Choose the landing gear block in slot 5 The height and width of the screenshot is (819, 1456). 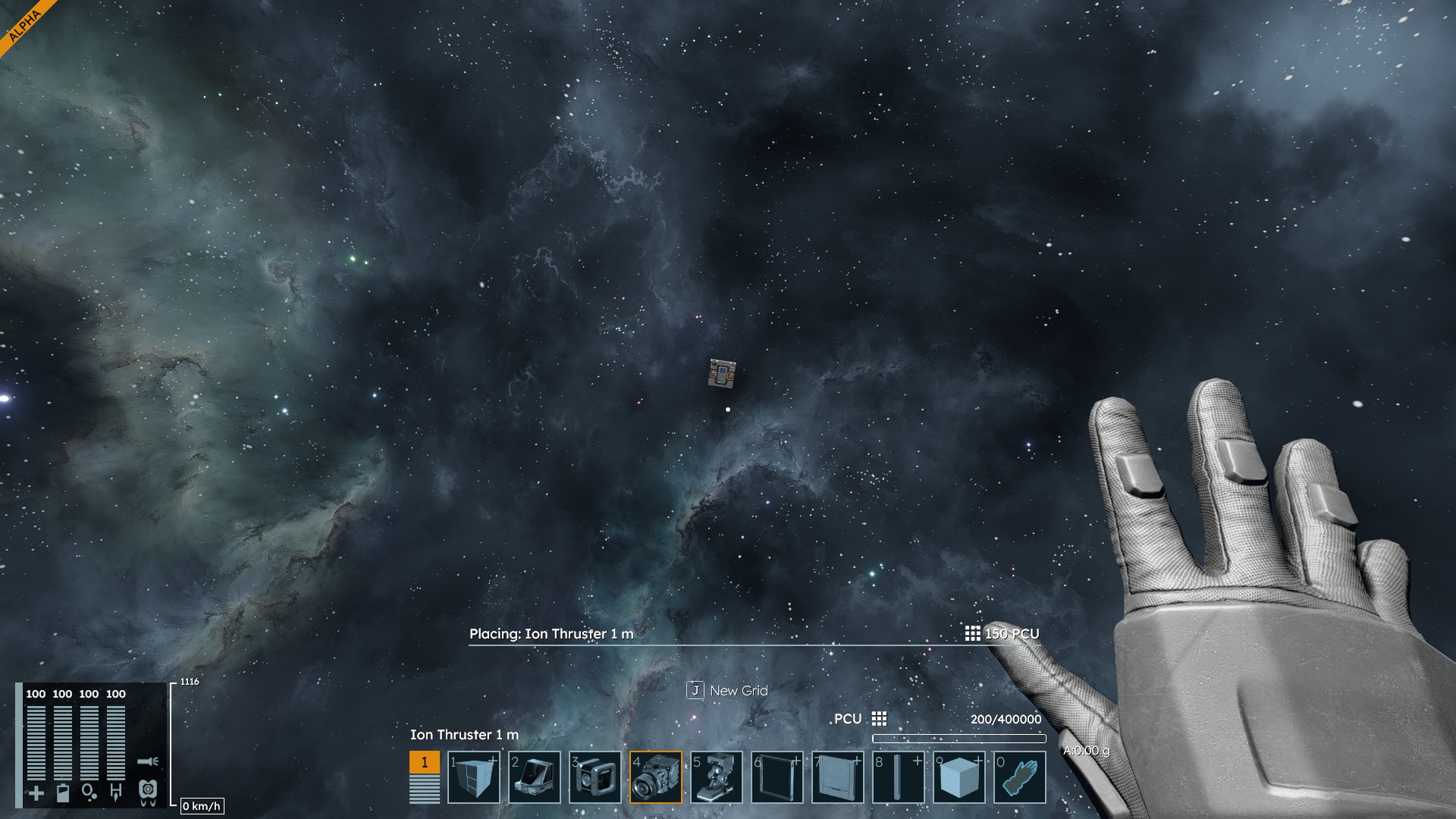[x=717, y=777]
